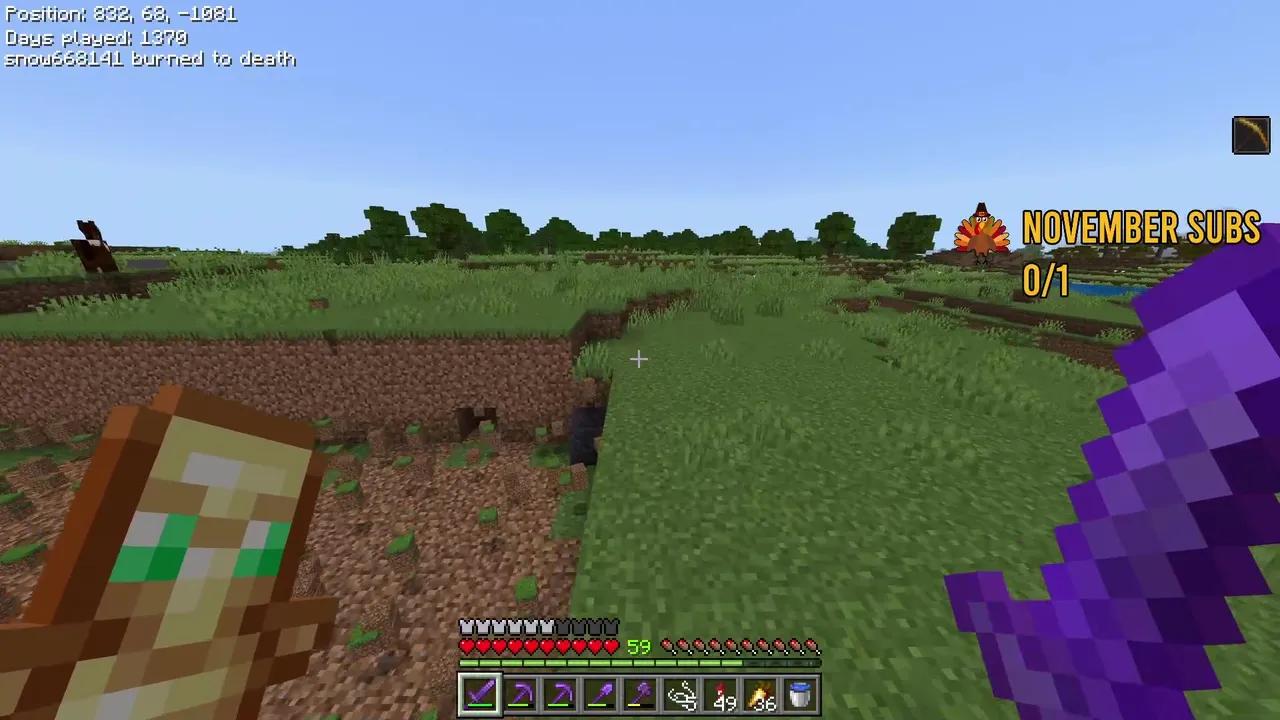Image resolution: width=1280 pixels, height=720 pixels.
Task: Select the netherite sword in hotbar slot one
Action: click(x=479, y=693)
